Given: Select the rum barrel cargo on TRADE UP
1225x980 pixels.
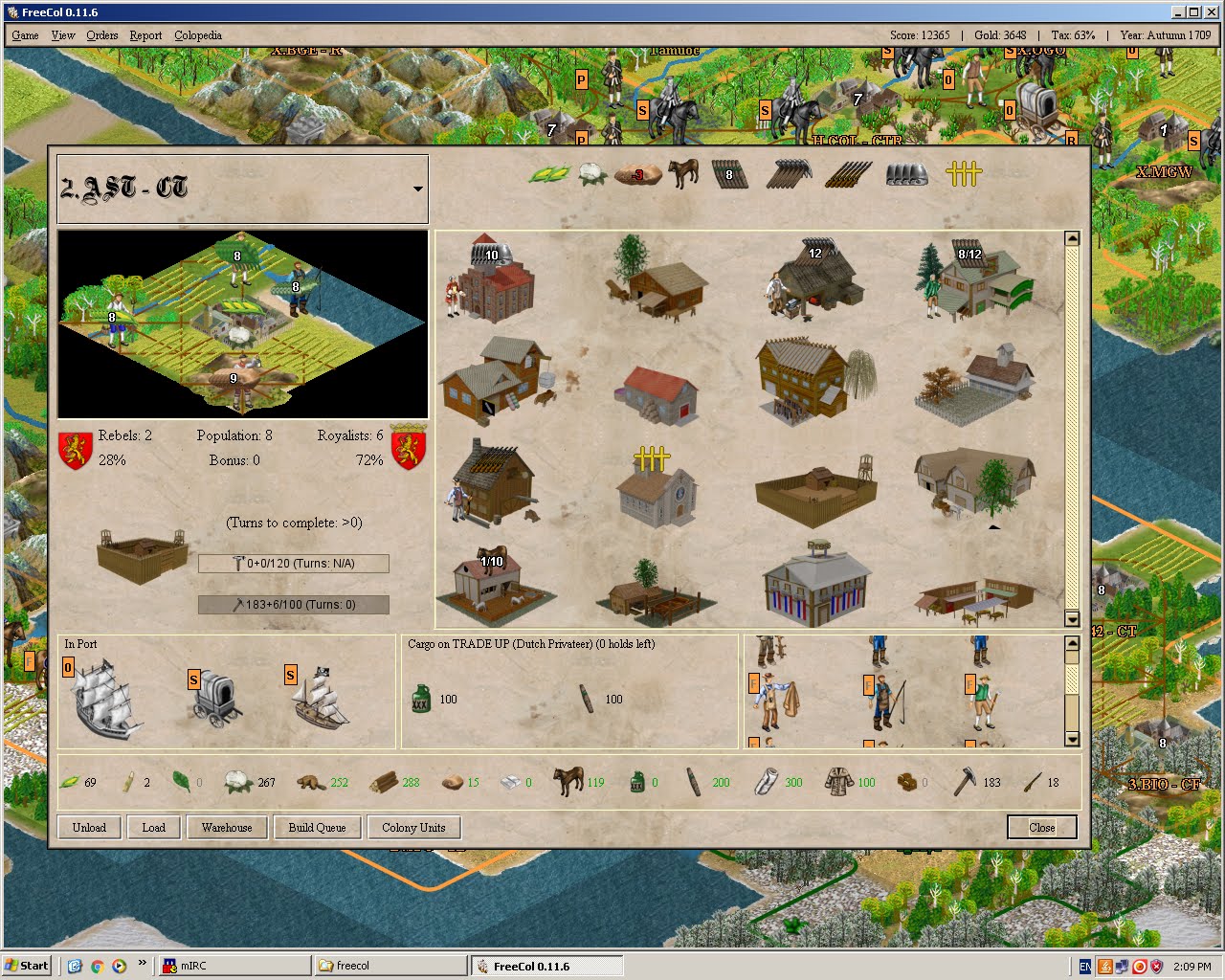Looking at the screenshot, I should 421,696.
